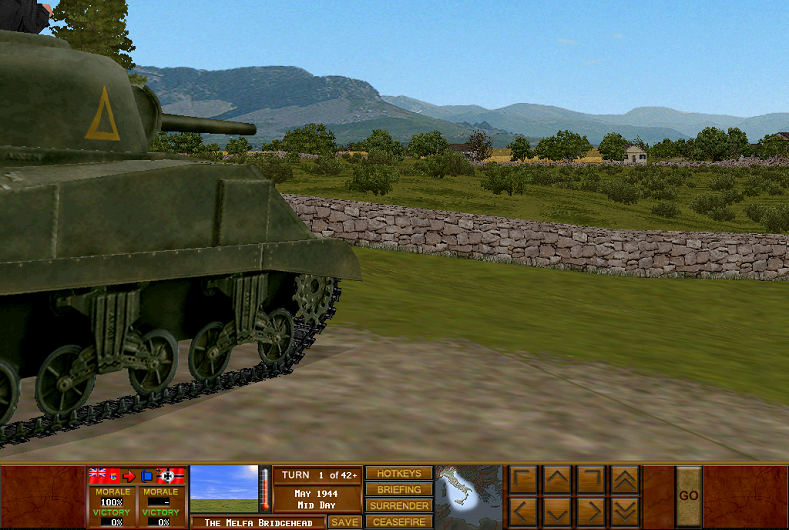Lower camera with the double down arrow

click(624, 513)
